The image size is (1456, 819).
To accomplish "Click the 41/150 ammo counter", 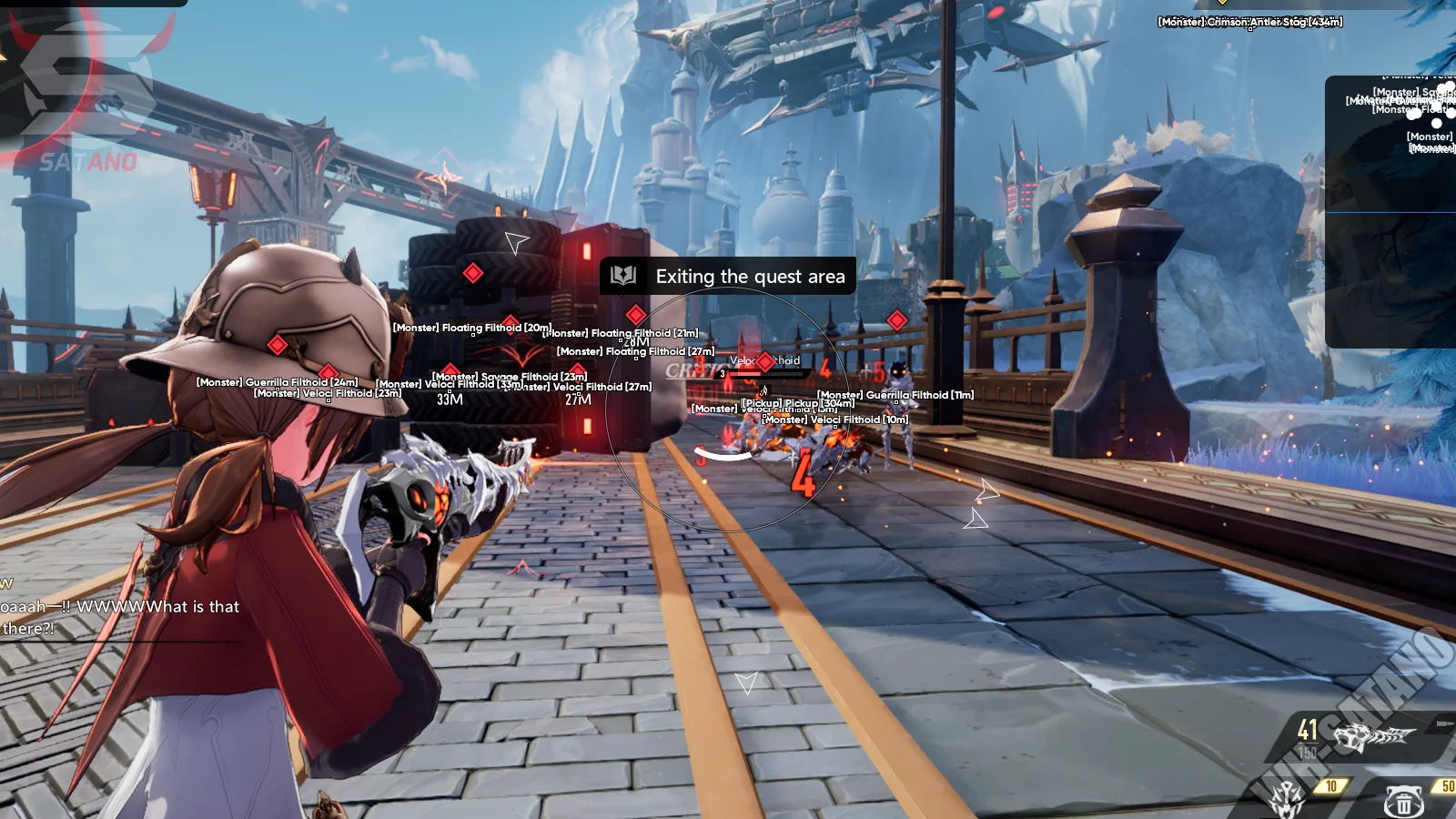I will point(1308,739).
